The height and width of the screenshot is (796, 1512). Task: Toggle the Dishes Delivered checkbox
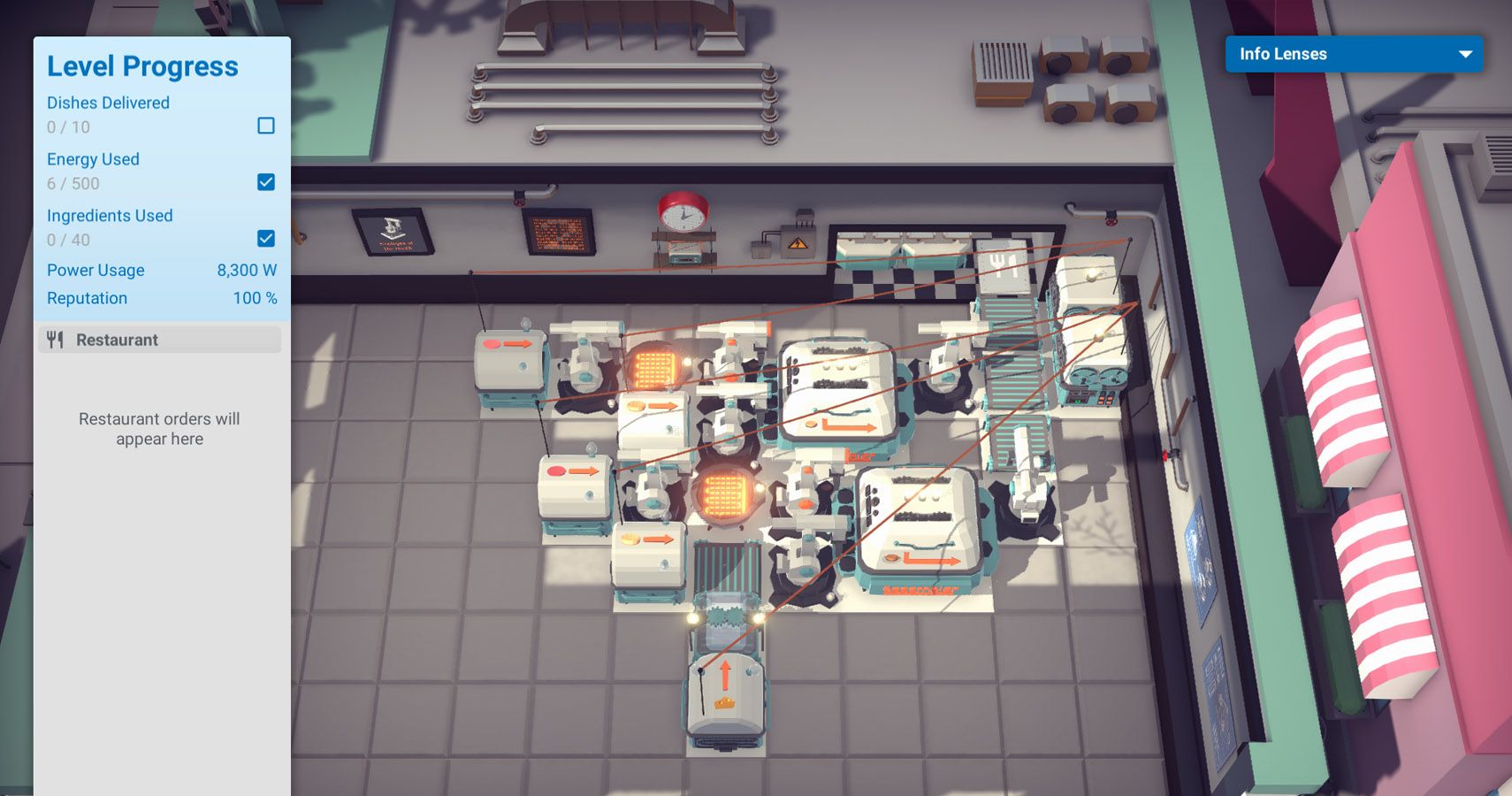pyautogui.click(x=264, y=126)
